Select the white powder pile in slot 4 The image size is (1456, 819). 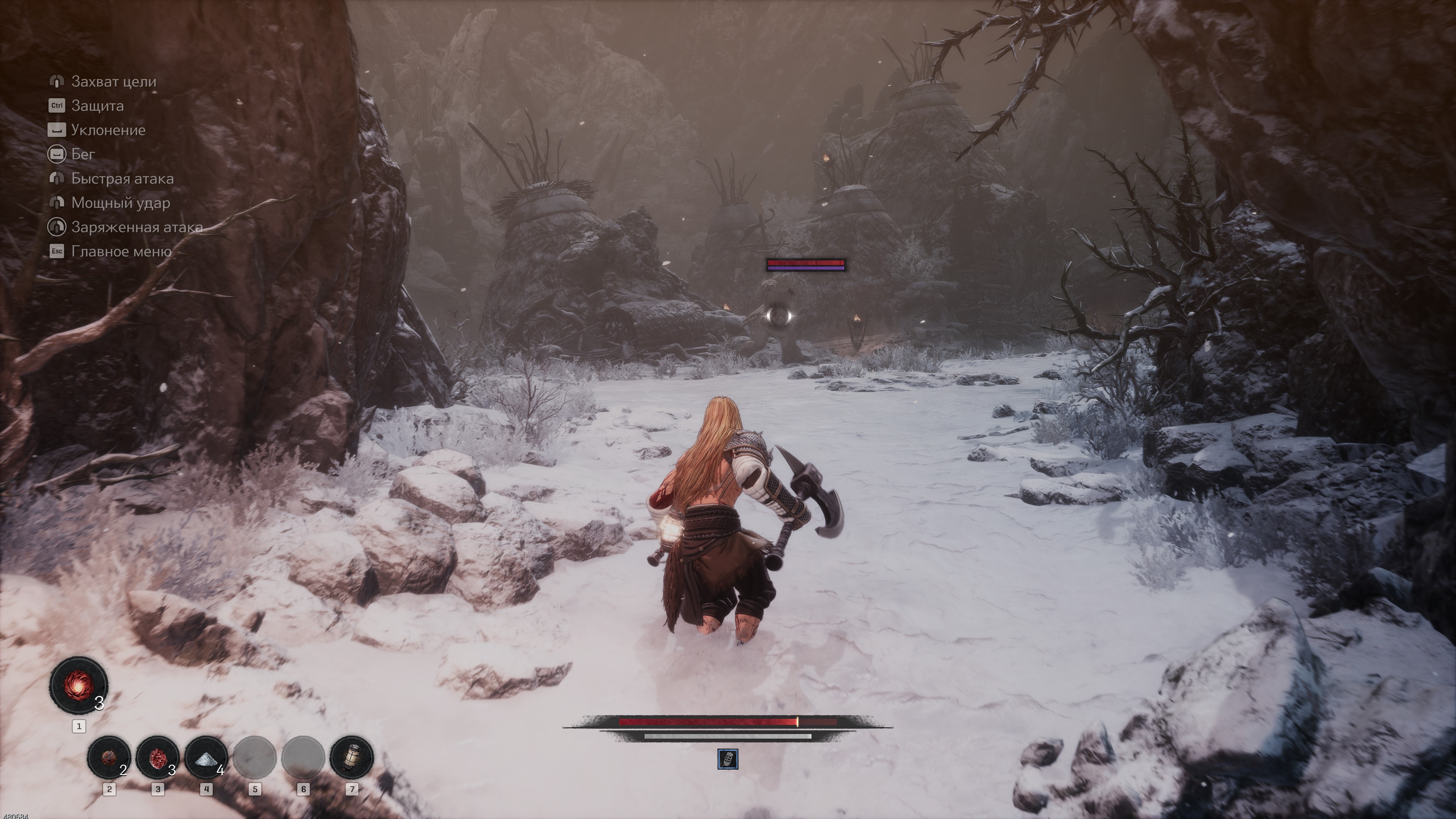(x=206, y=757)
